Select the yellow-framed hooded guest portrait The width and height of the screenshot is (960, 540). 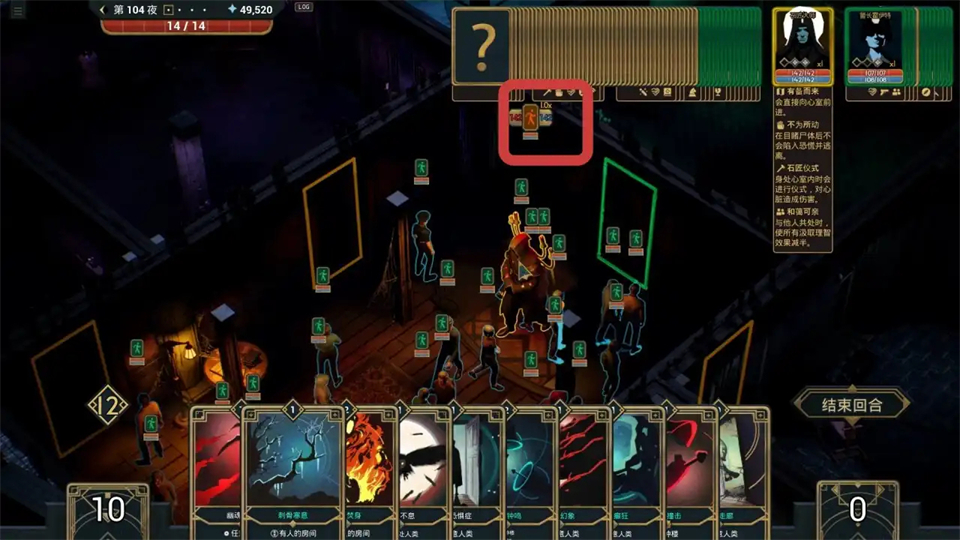[x=804, y=46]
